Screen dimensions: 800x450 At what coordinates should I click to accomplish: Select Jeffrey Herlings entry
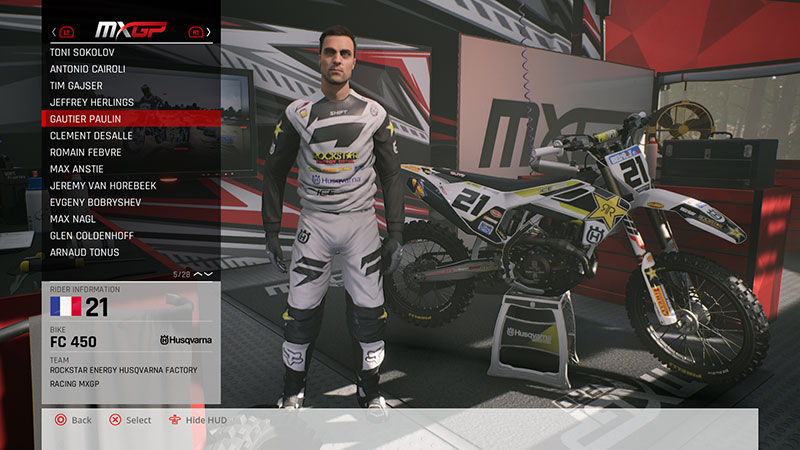tap(90, 101)
